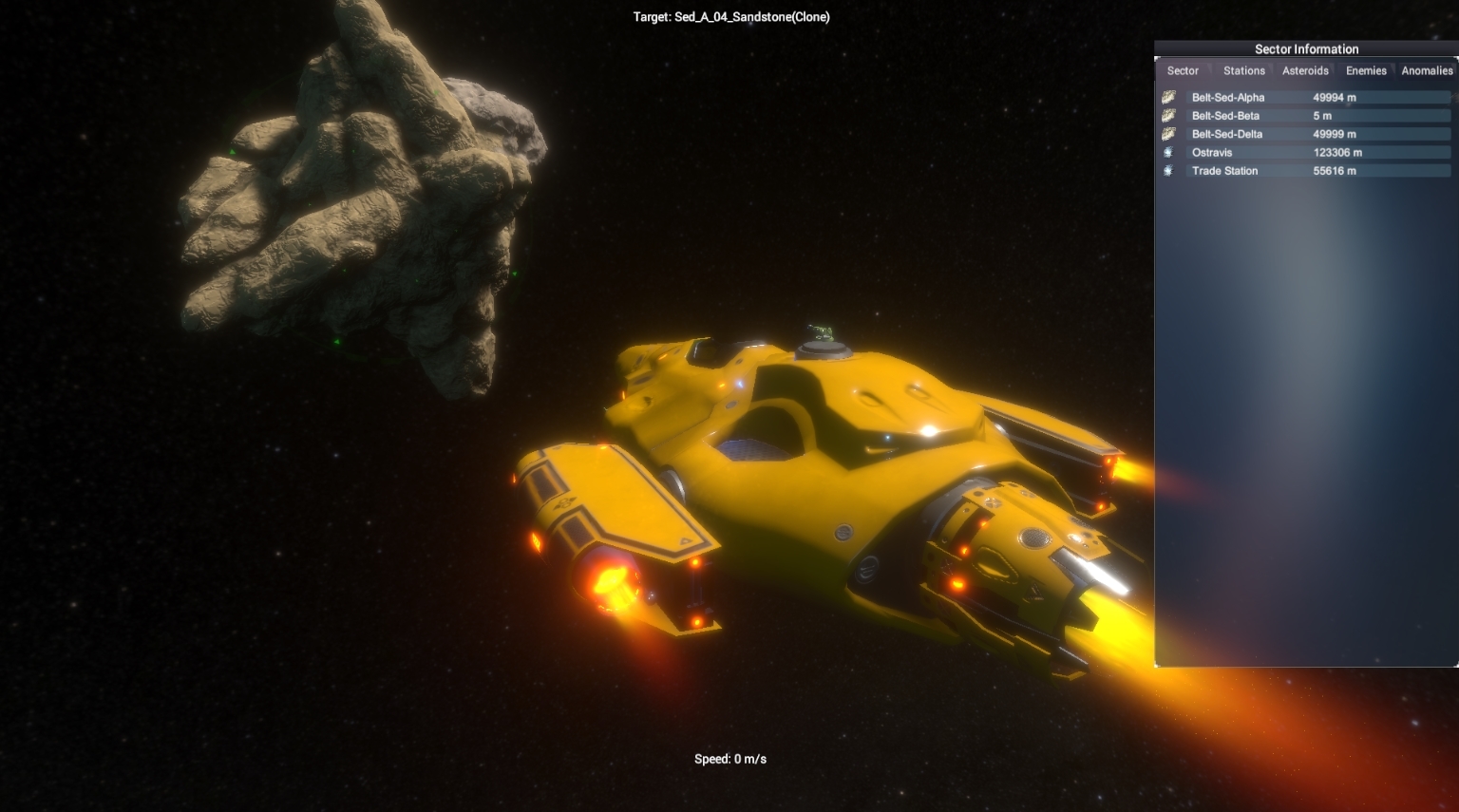View the Anomalies tab

[1427, 70]
